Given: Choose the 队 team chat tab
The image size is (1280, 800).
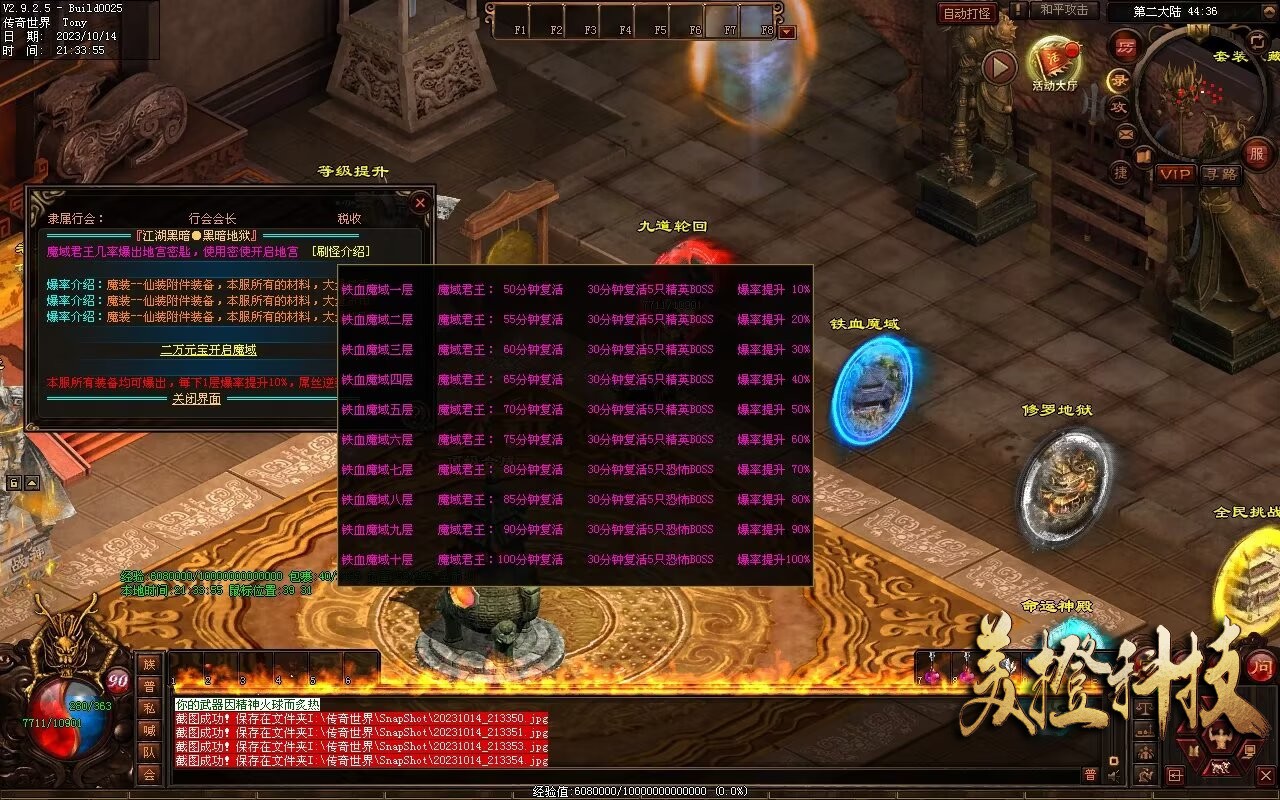Looking at the screenshot, I should tap(149, 752).
